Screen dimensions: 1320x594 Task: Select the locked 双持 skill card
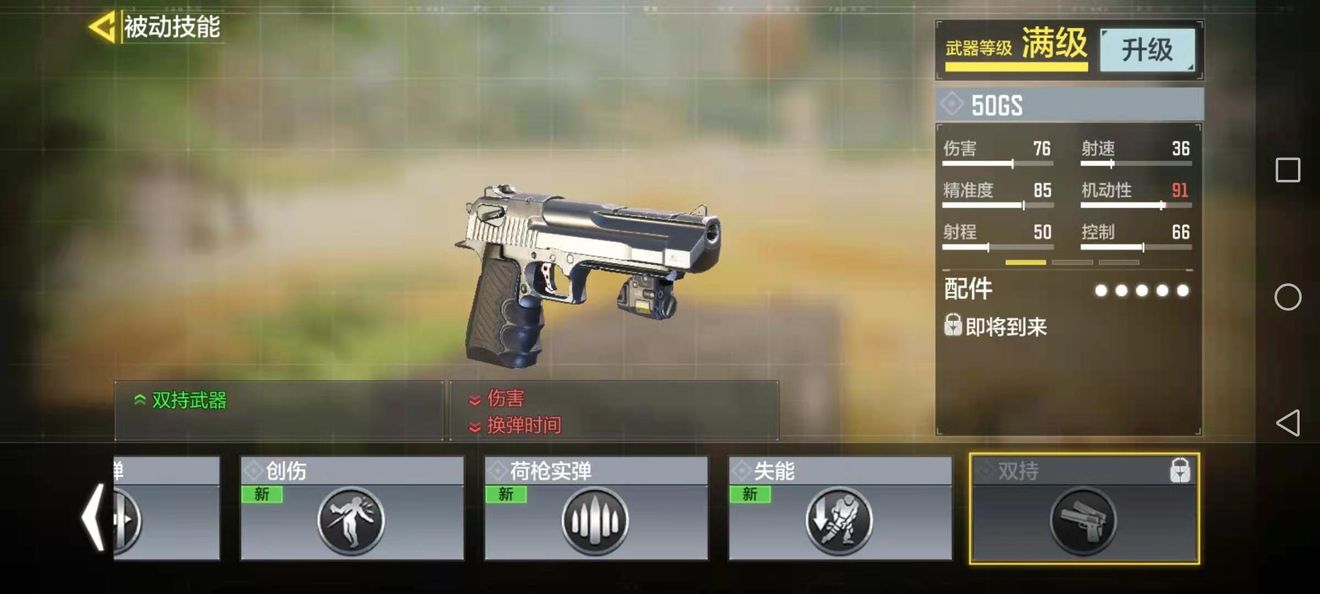(x=1084, y=509)
